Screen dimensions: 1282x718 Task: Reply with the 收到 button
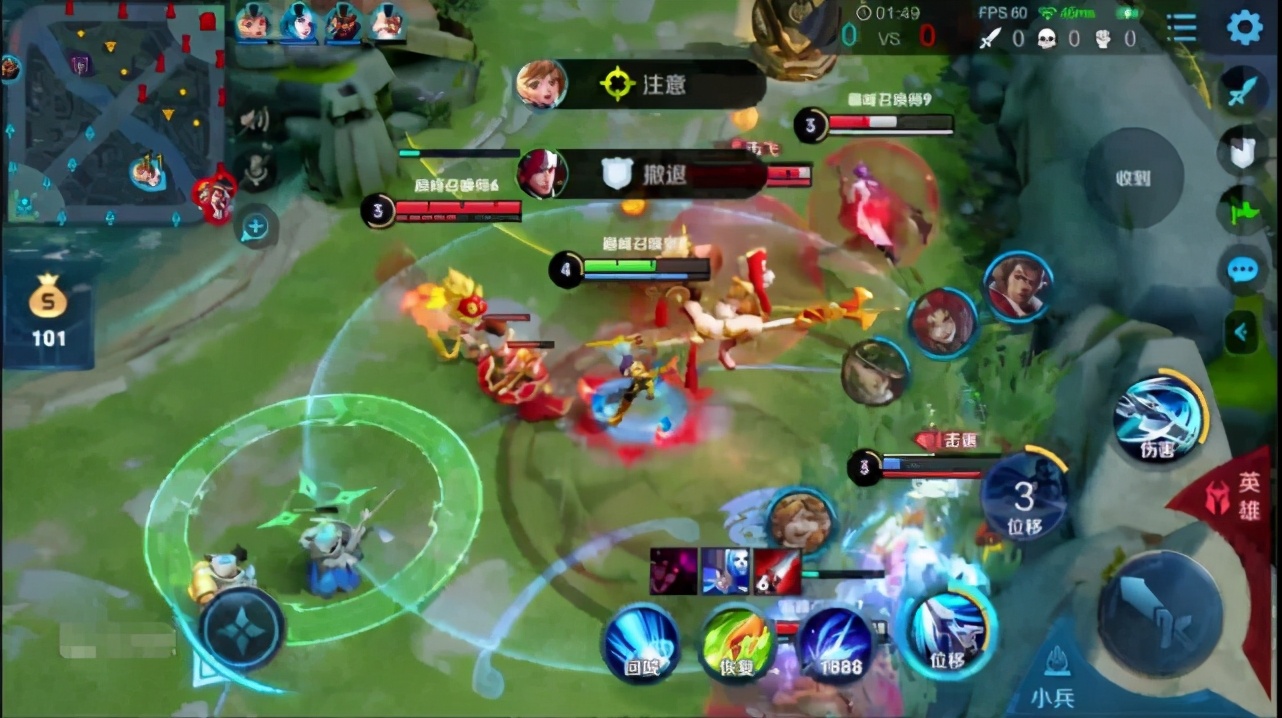click(1133, 178)
